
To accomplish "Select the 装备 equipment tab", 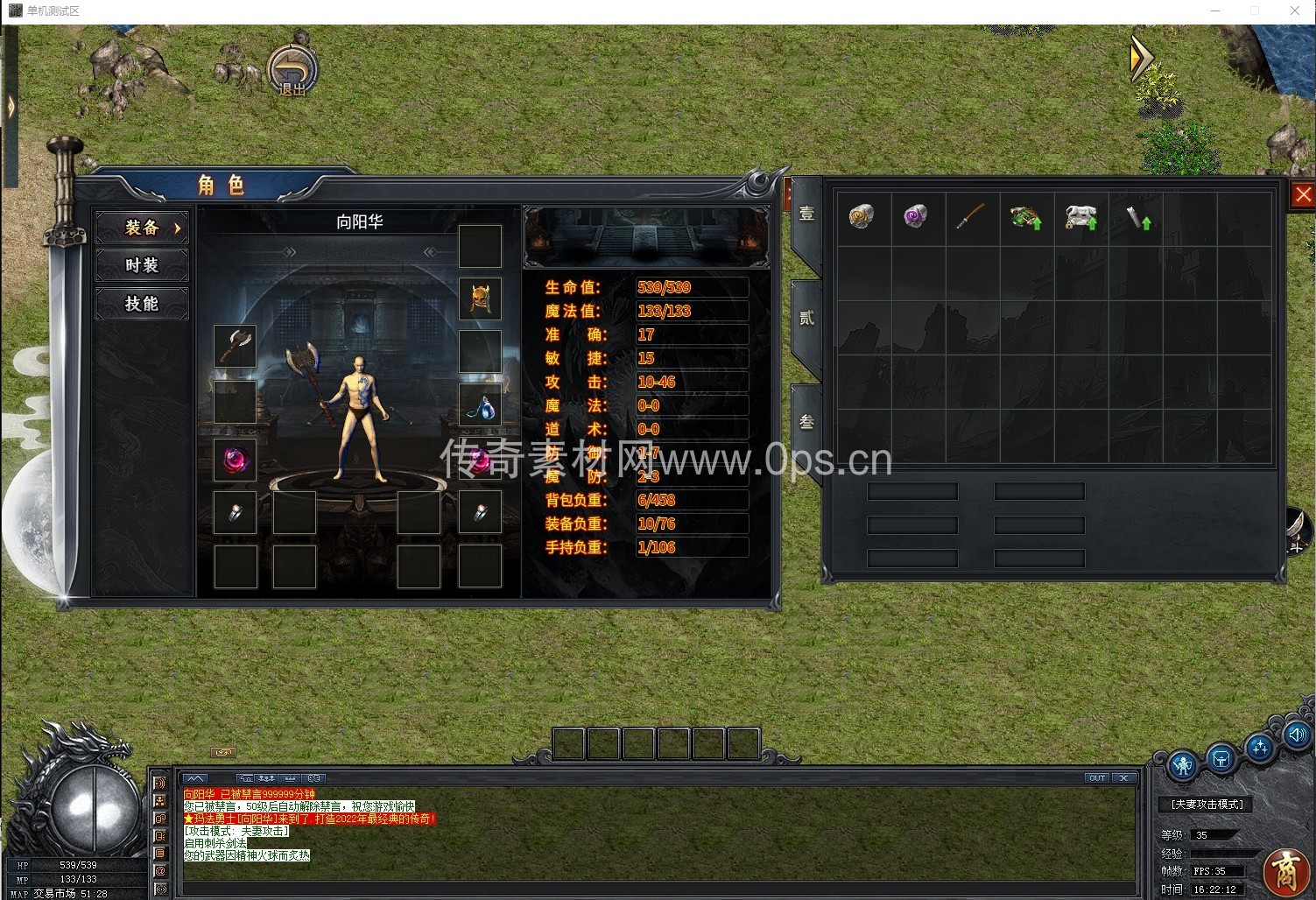I will [x=141, y=228].
